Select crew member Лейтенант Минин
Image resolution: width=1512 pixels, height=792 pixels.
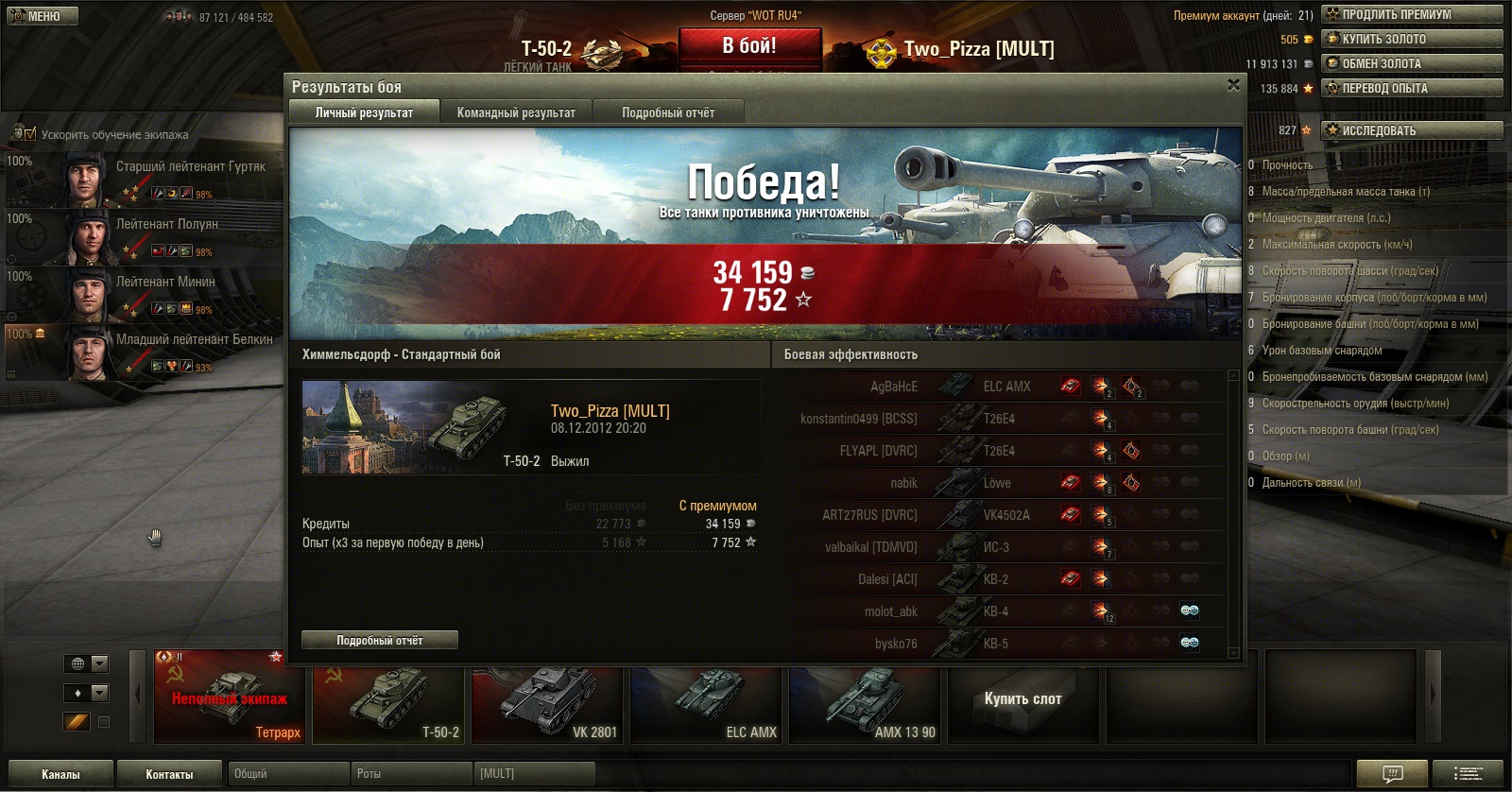pyautogui.click(x=165, y=282)
